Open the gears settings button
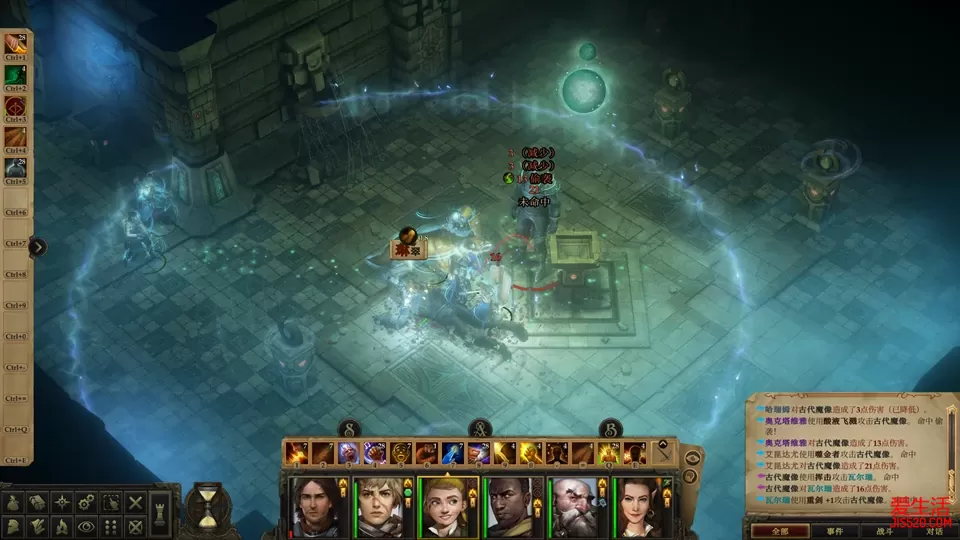The width and height of the screenshot is (960, 540). [x=87, y=502]
